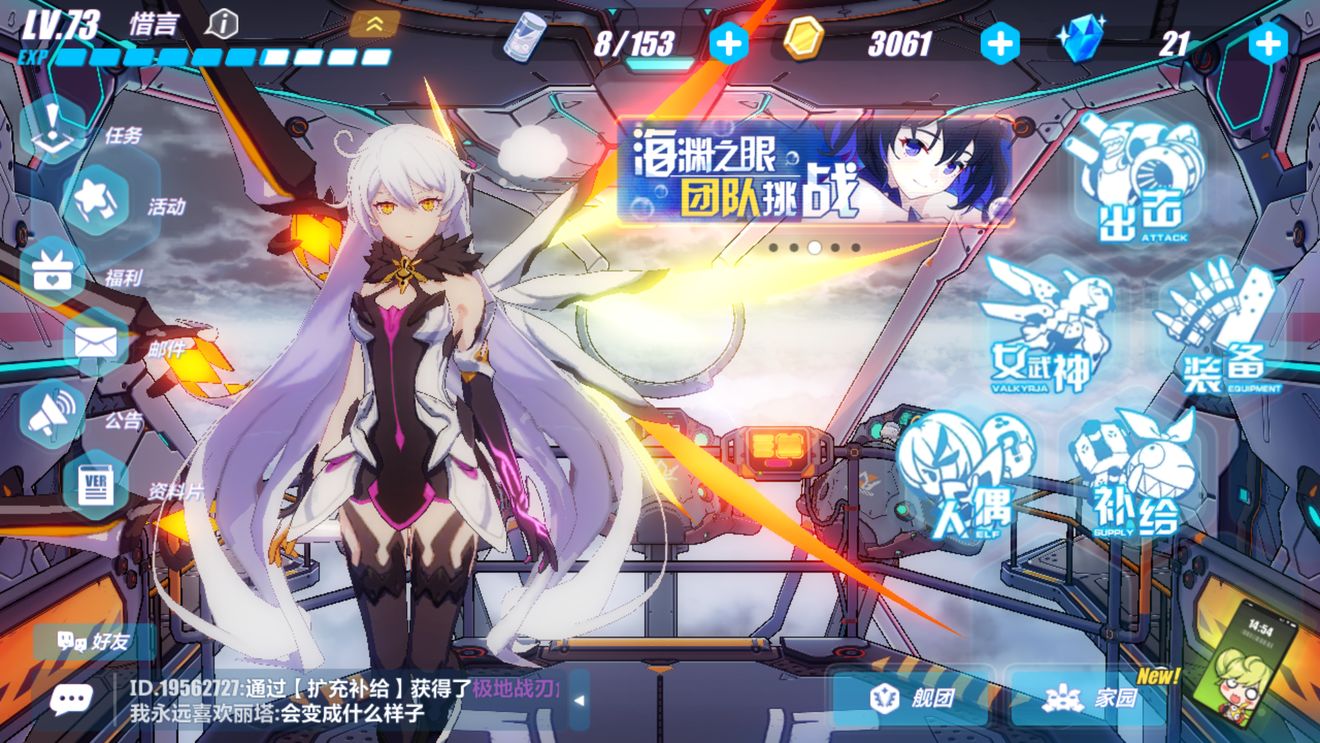
Task: Open the 海渊之眼 团队挑战 event banner
Action: point(814,171)
